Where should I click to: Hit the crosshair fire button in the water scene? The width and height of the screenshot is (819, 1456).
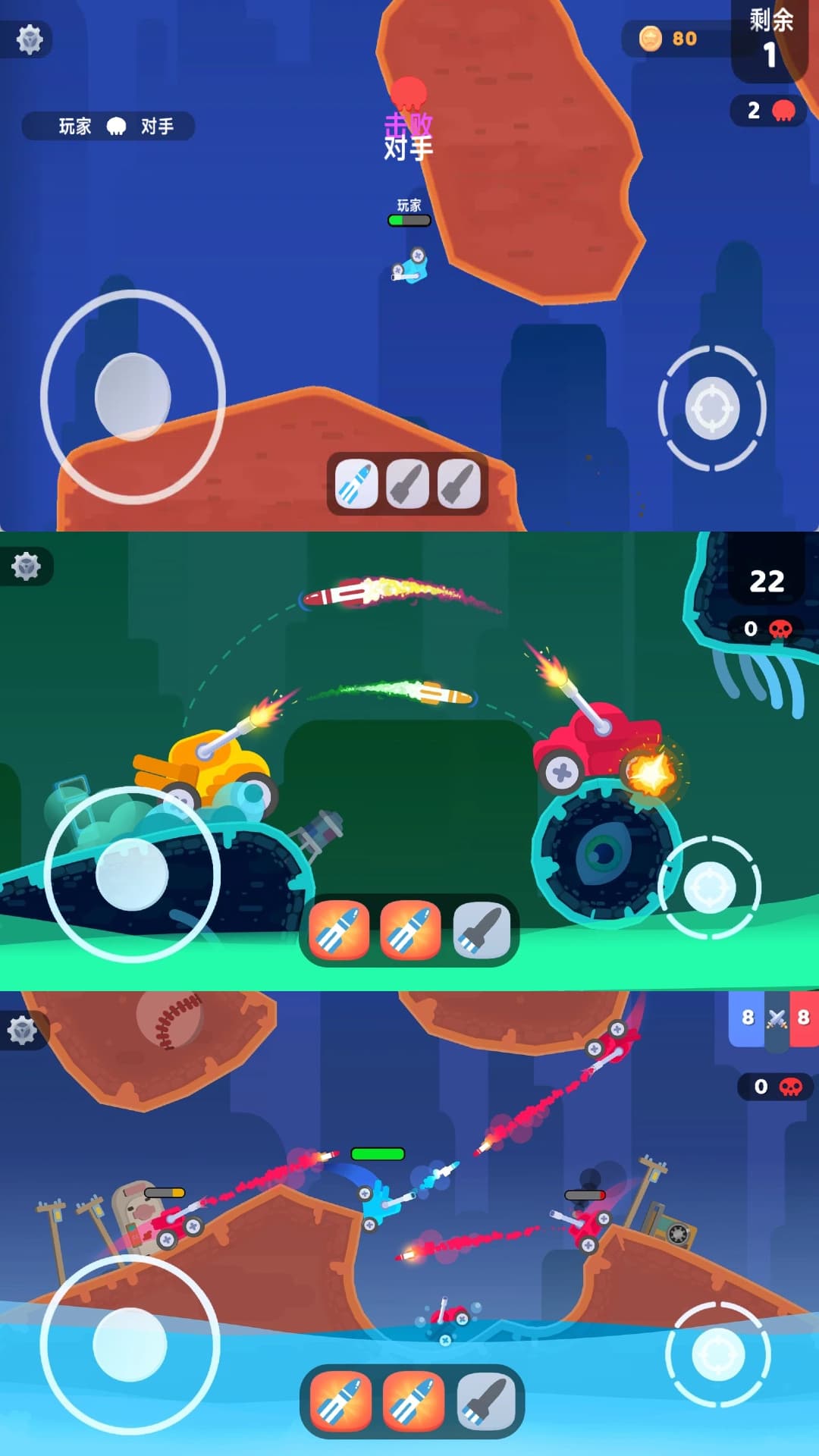click(x=717, y=1354)
